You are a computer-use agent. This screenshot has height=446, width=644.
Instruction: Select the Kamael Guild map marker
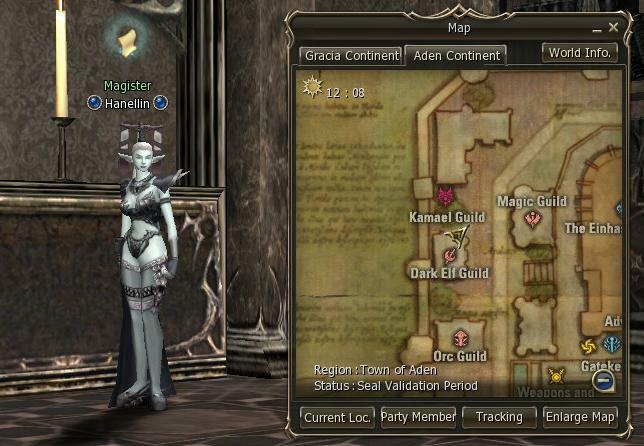click(446, 194)
